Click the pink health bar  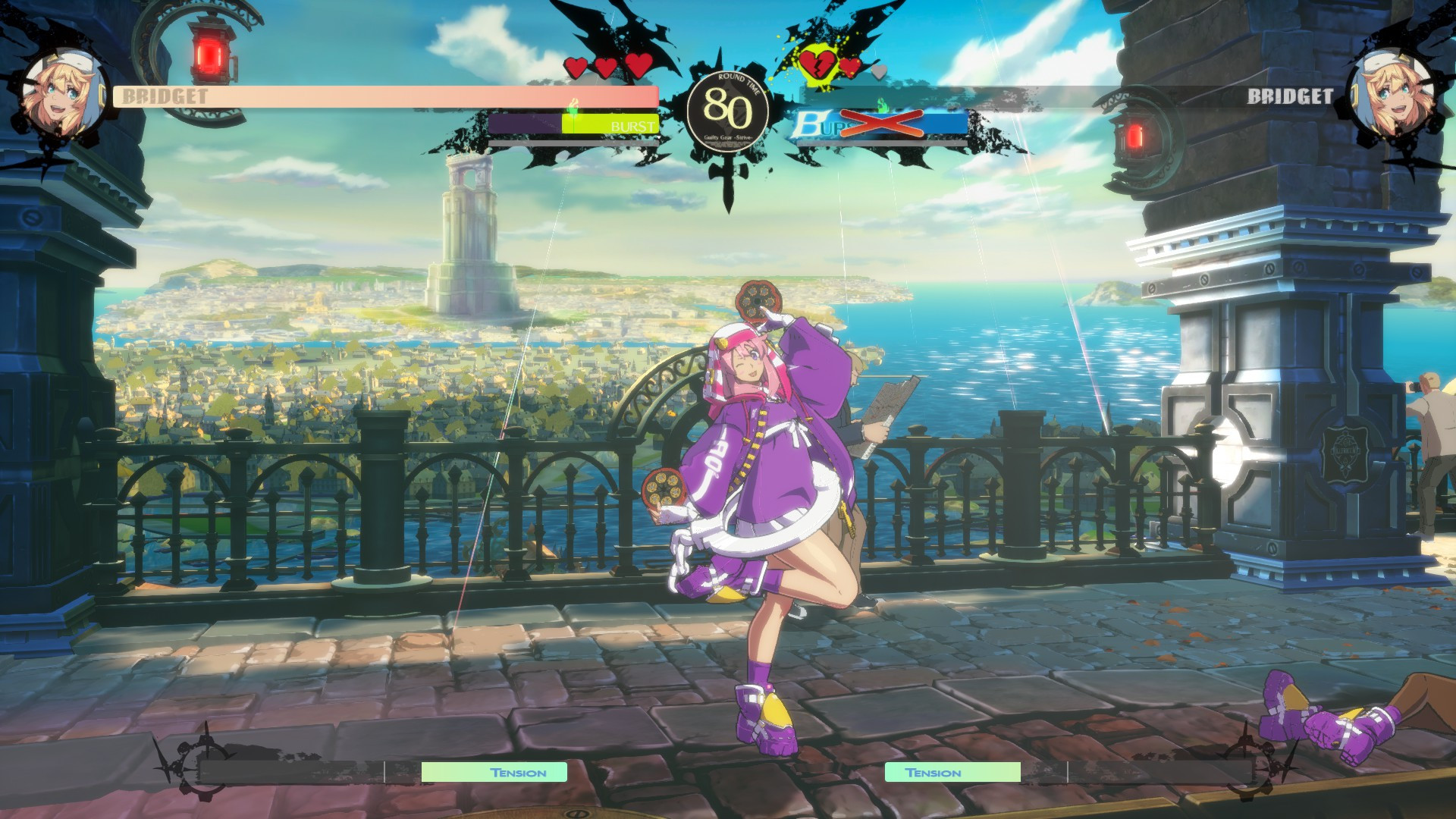[x=379, y=97]
